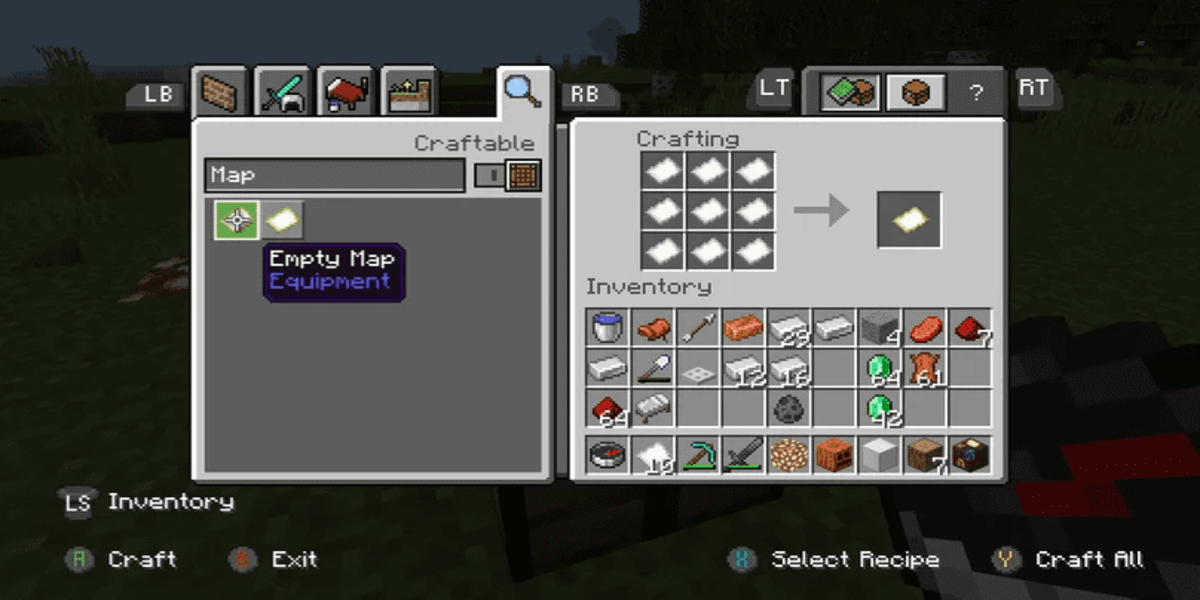Pick up the arrow in inventory

tap(698, 327)
